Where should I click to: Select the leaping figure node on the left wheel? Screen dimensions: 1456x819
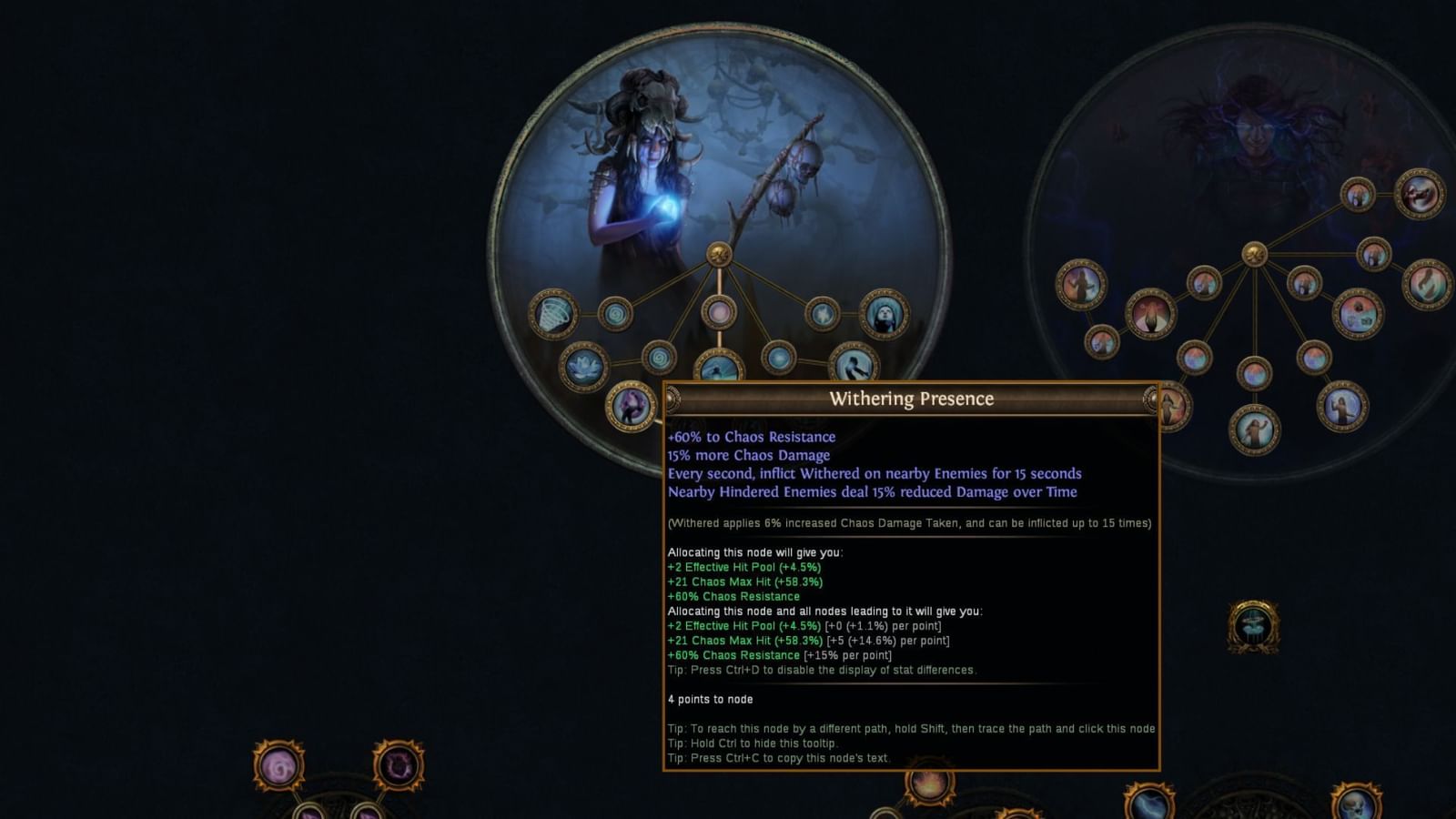tap(852, 364)
